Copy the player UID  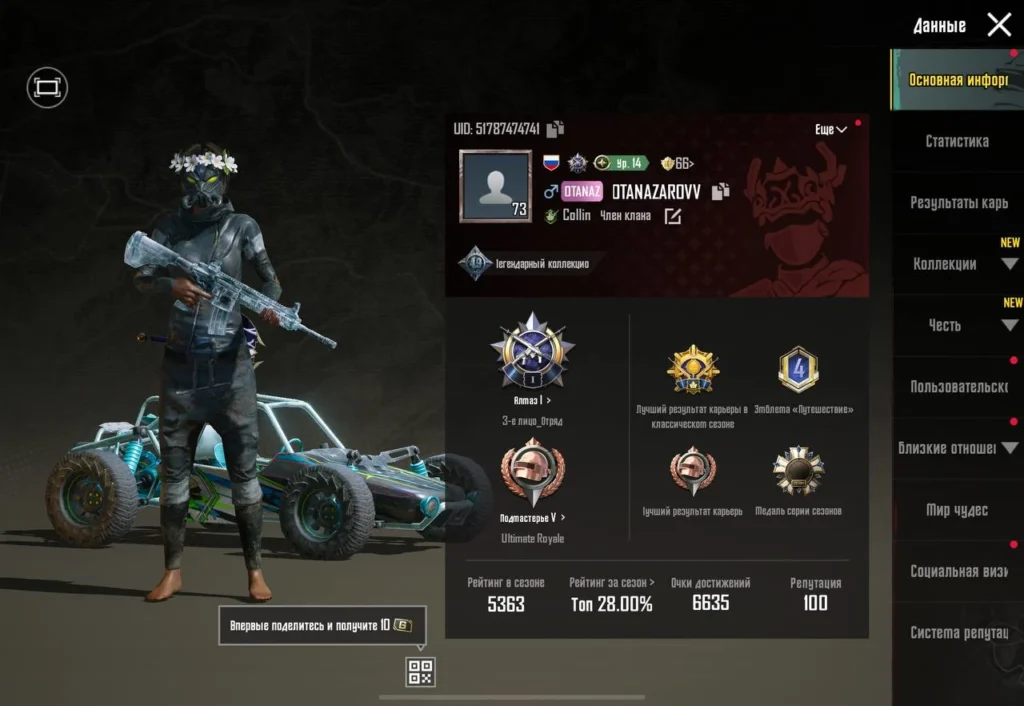click(x=556, y=128)
